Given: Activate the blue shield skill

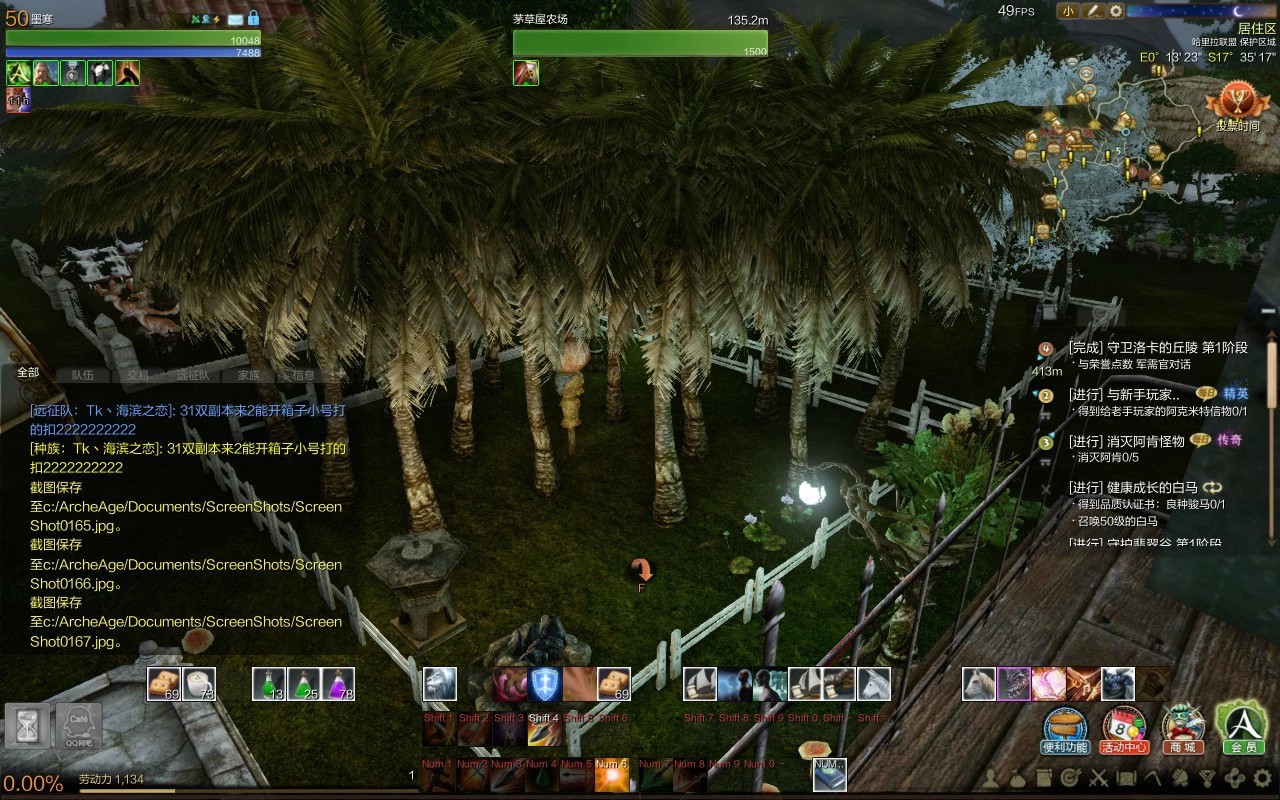Looking at the screenshot, I should click(545, 684).
